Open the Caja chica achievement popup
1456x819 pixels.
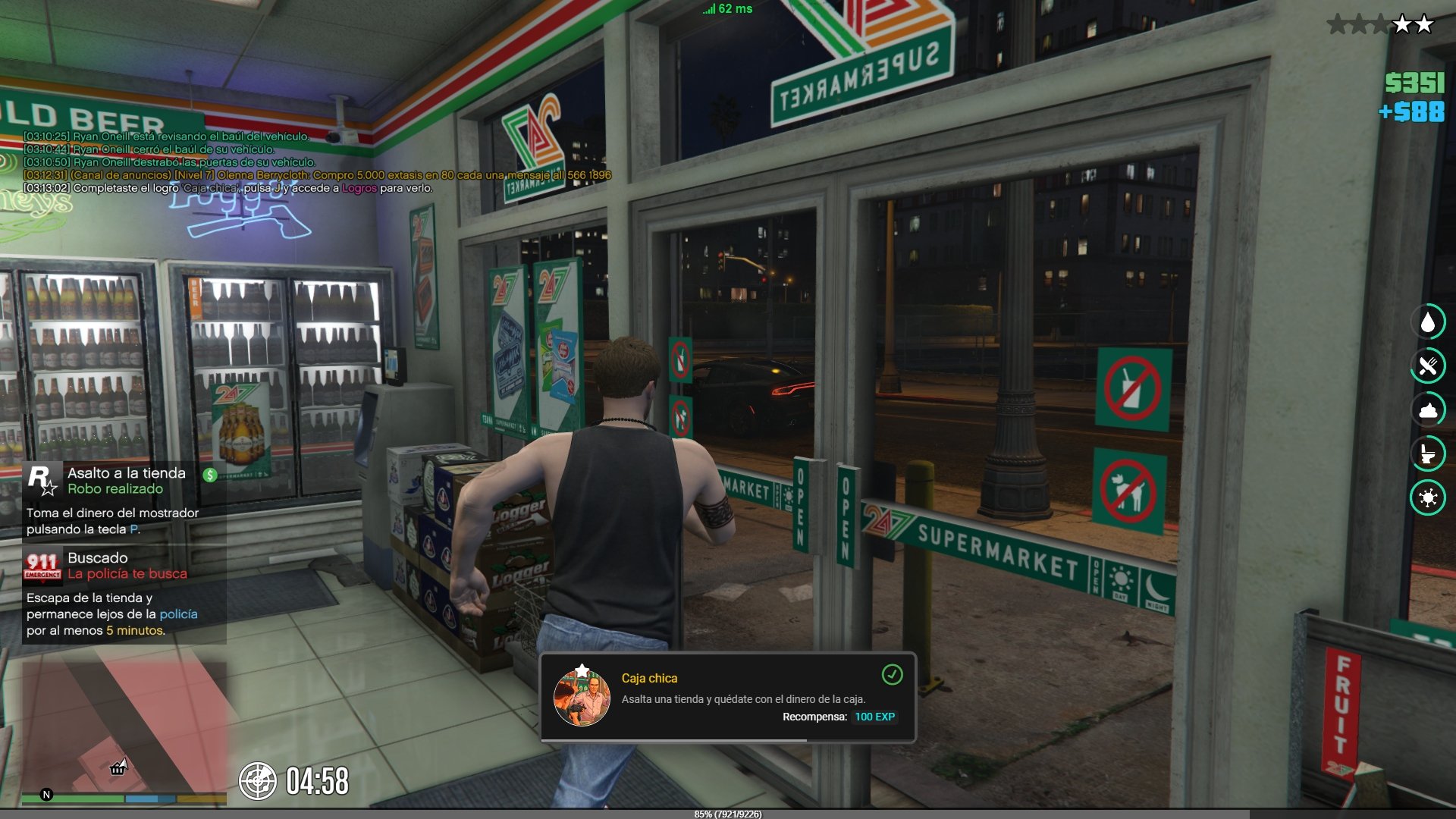(x=727, y=697)
